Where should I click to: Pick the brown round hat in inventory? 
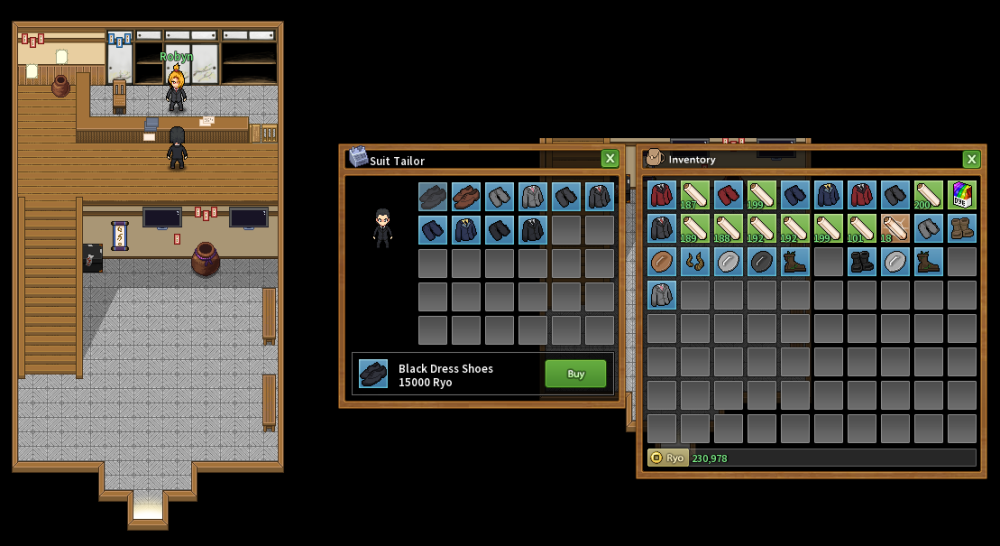(662, 262)
